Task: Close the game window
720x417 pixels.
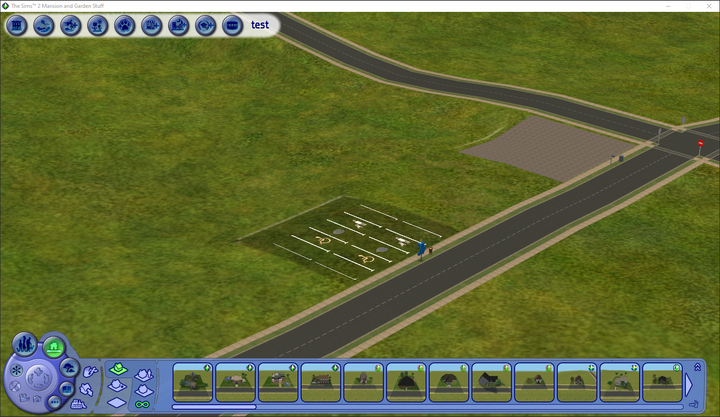Action: coord(707,5)
